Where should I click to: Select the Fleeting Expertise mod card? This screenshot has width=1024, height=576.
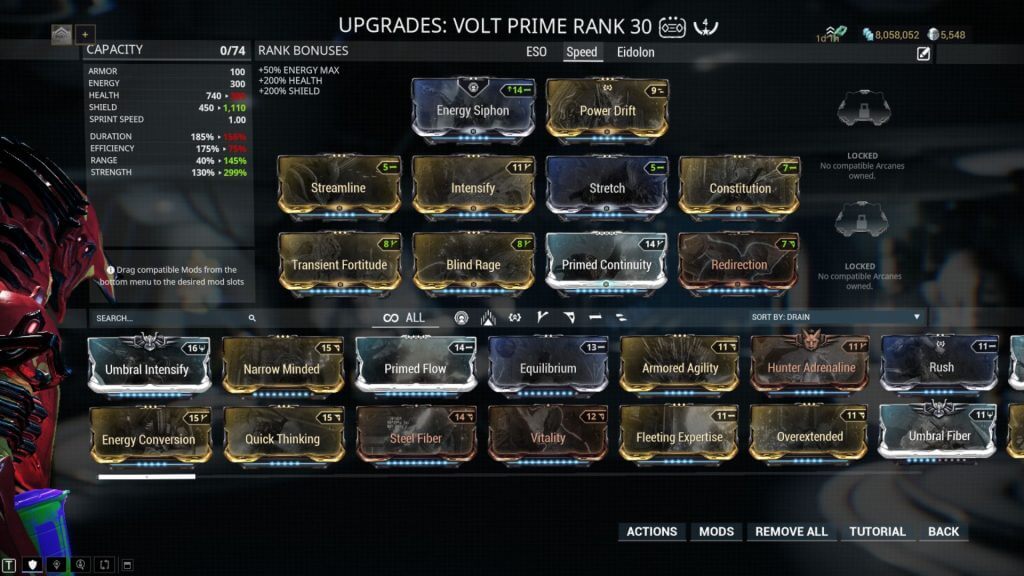(679, 437)
